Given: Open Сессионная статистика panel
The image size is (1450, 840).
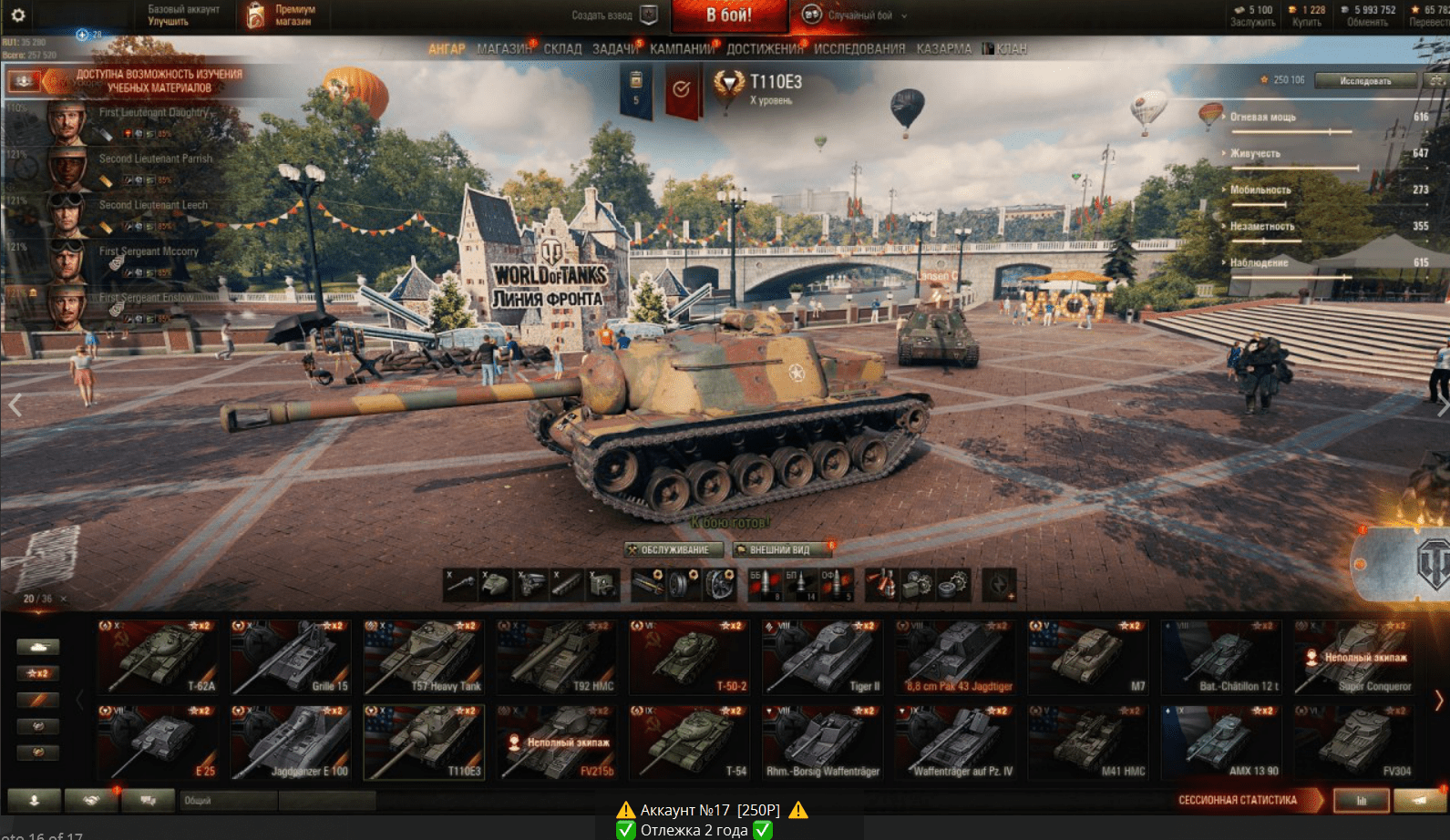Looking at the screenshot, I should click(x=1246, y=800).
